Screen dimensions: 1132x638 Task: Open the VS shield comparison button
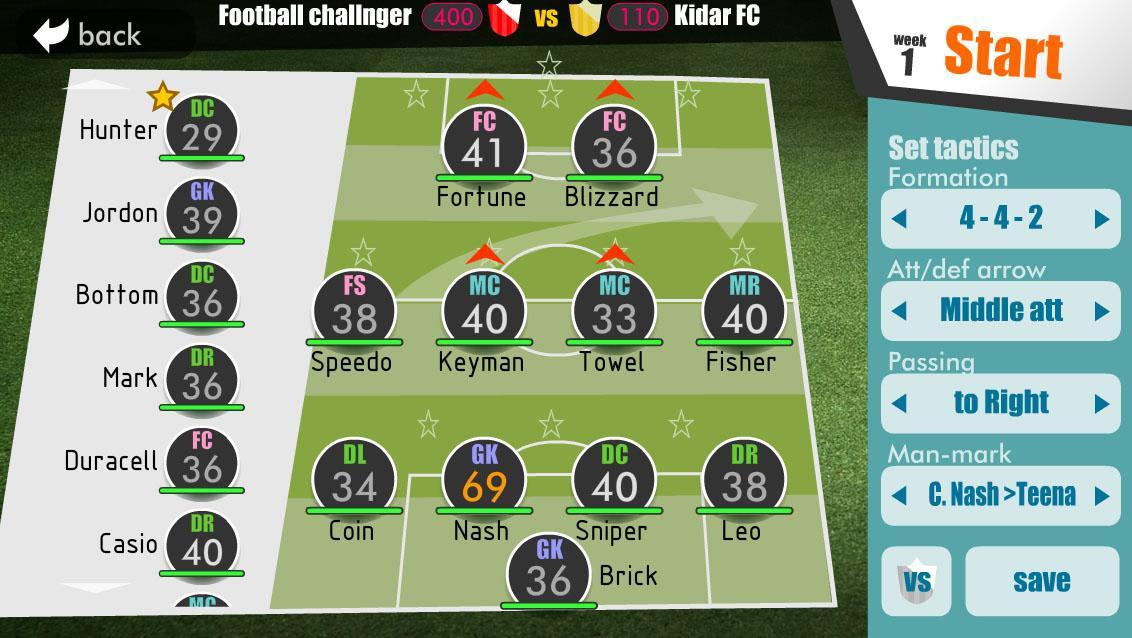click(916, 581)
